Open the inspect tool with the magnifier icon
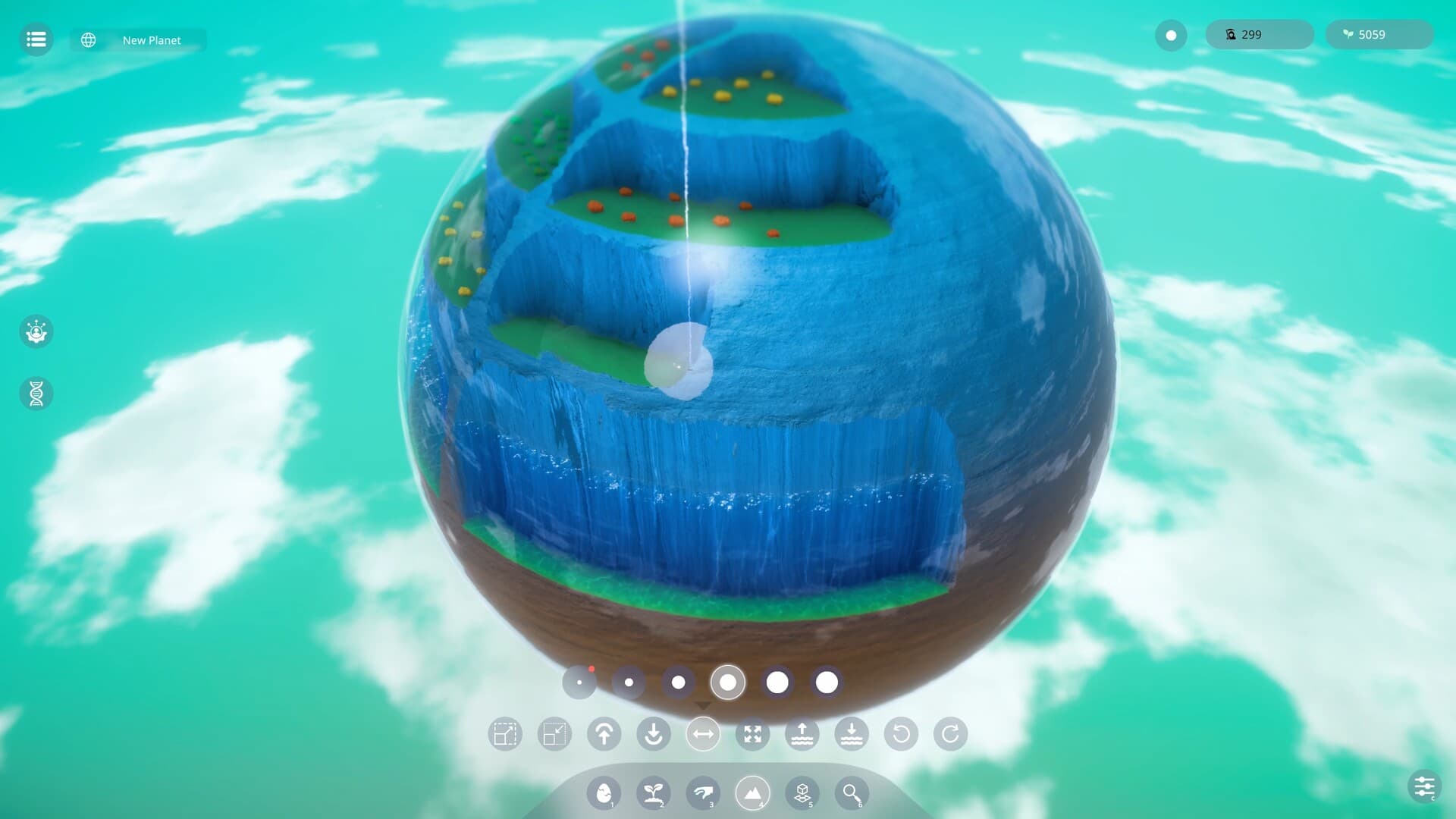Image resolution: width=1456 pixels, height=819 pixels. (851, 793)
